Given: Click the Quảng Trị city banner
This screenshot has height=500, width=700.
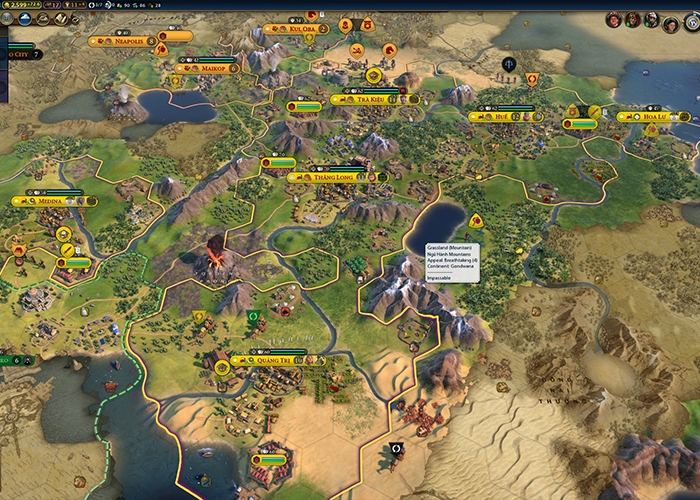Looking at the screenshot, I should (273, 361).
